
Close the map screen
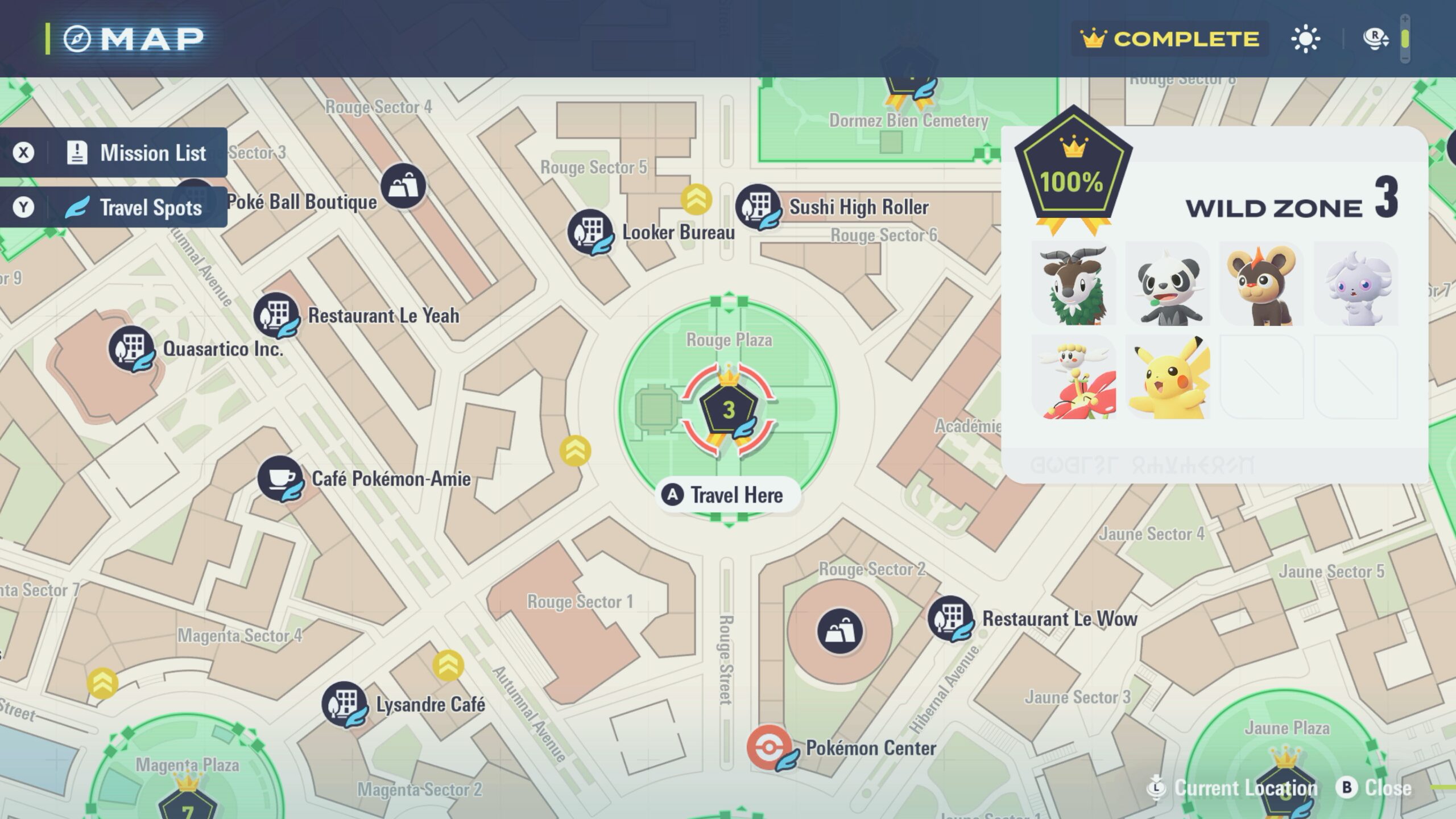(x=1376, y=788)
